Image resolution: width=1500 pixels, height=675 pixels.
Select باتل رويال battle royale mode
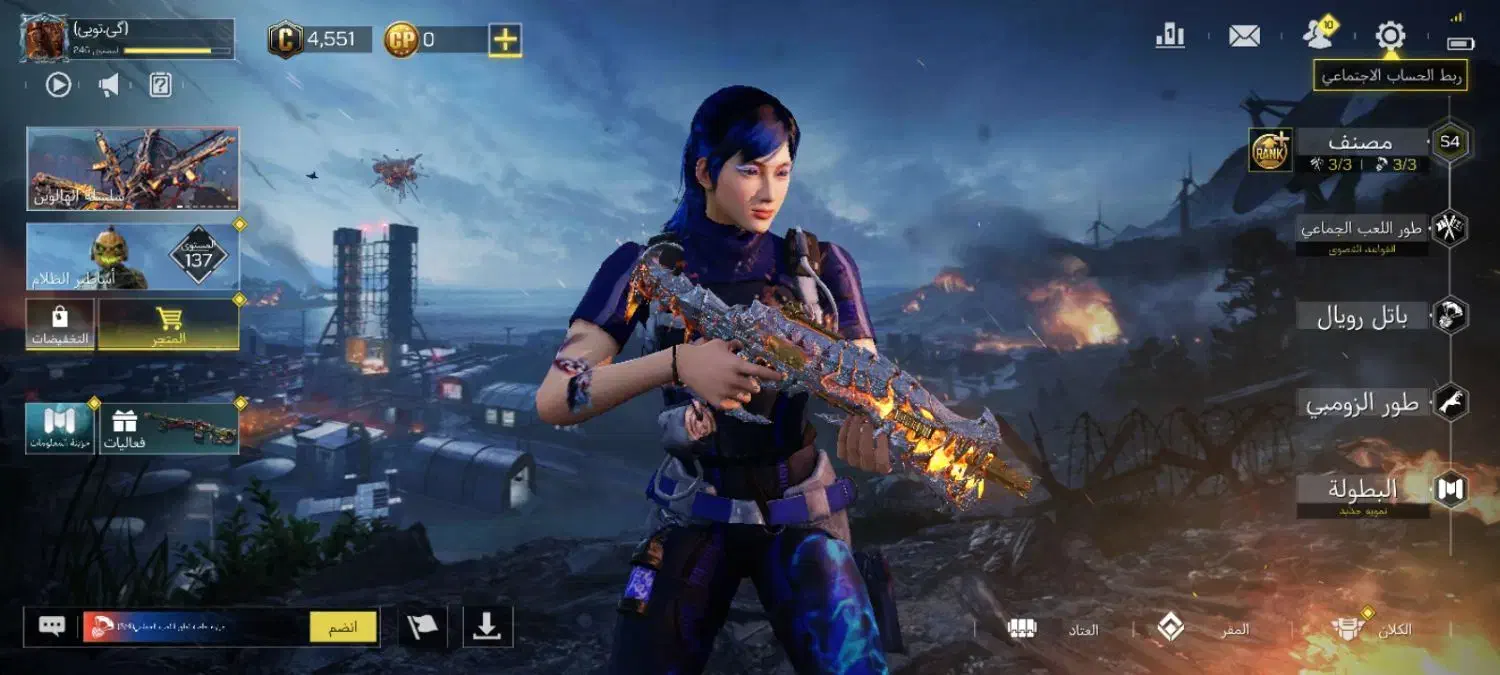[x=1364, y=317]
